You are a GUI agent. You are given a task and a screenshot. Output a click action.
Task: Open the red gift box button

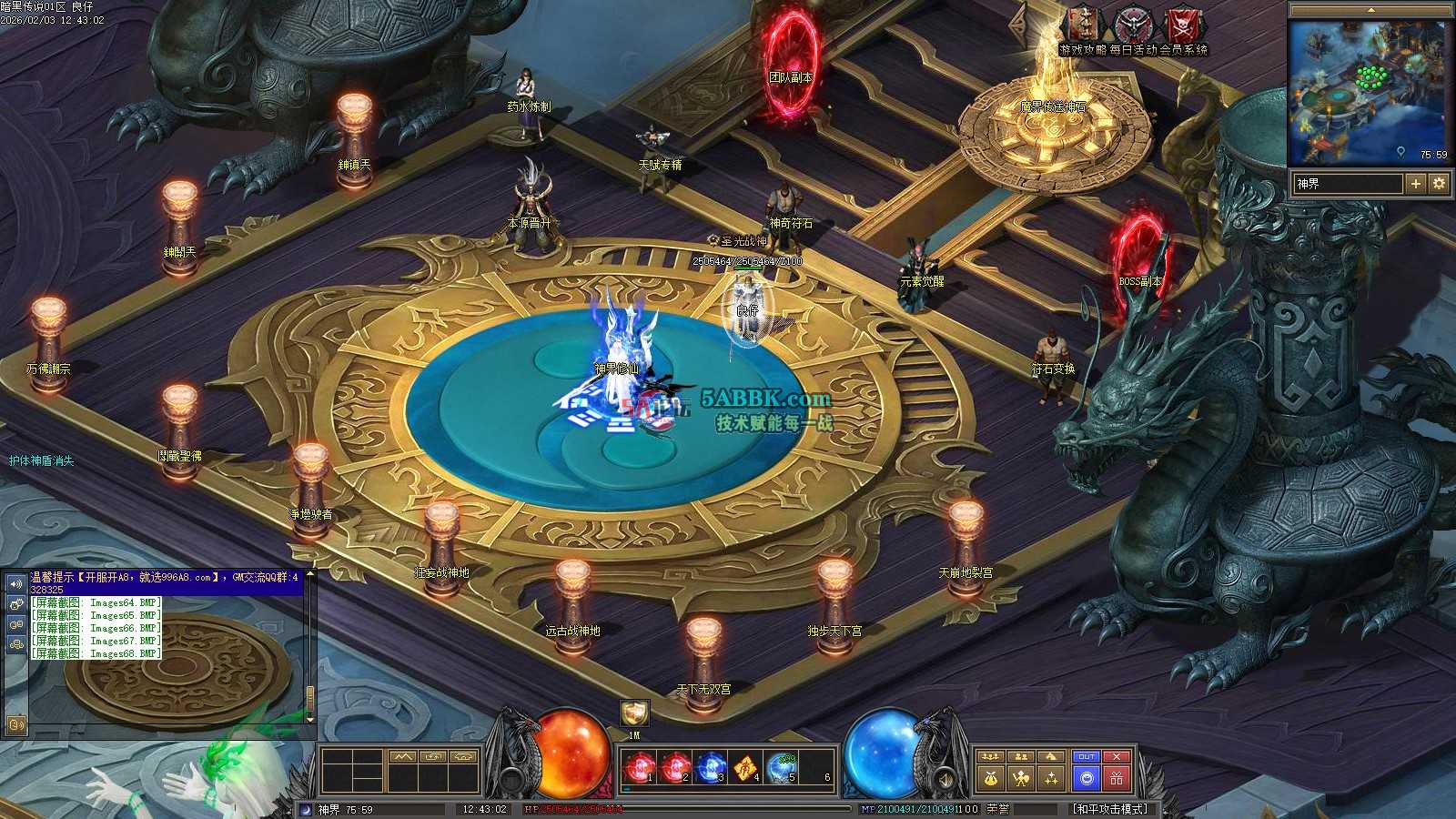click(1117, 778)
